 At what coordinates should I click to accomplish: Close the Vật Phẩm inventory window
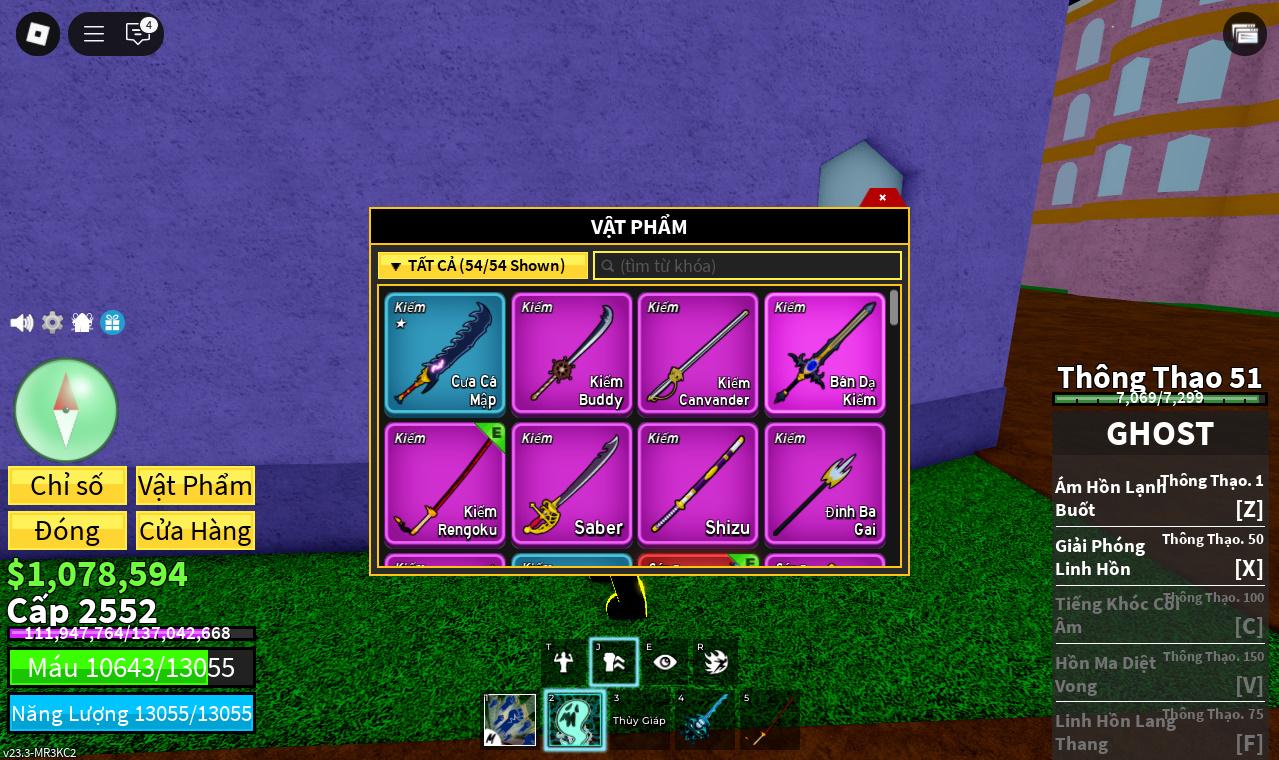click(882, 198)
